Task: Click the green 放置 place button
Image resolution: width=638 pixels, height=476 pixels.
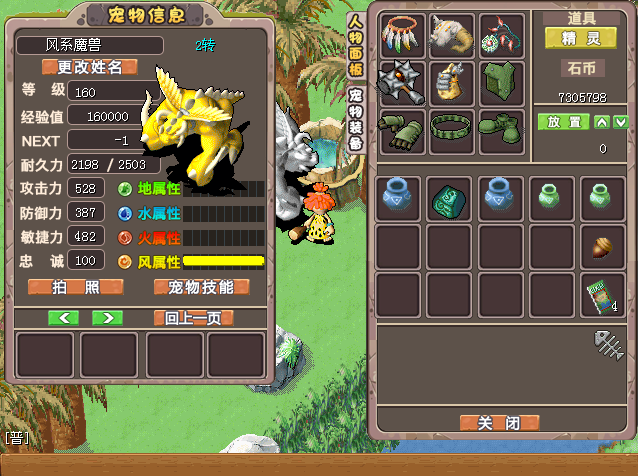Action: pyautogui.click(x=562, y=122)
